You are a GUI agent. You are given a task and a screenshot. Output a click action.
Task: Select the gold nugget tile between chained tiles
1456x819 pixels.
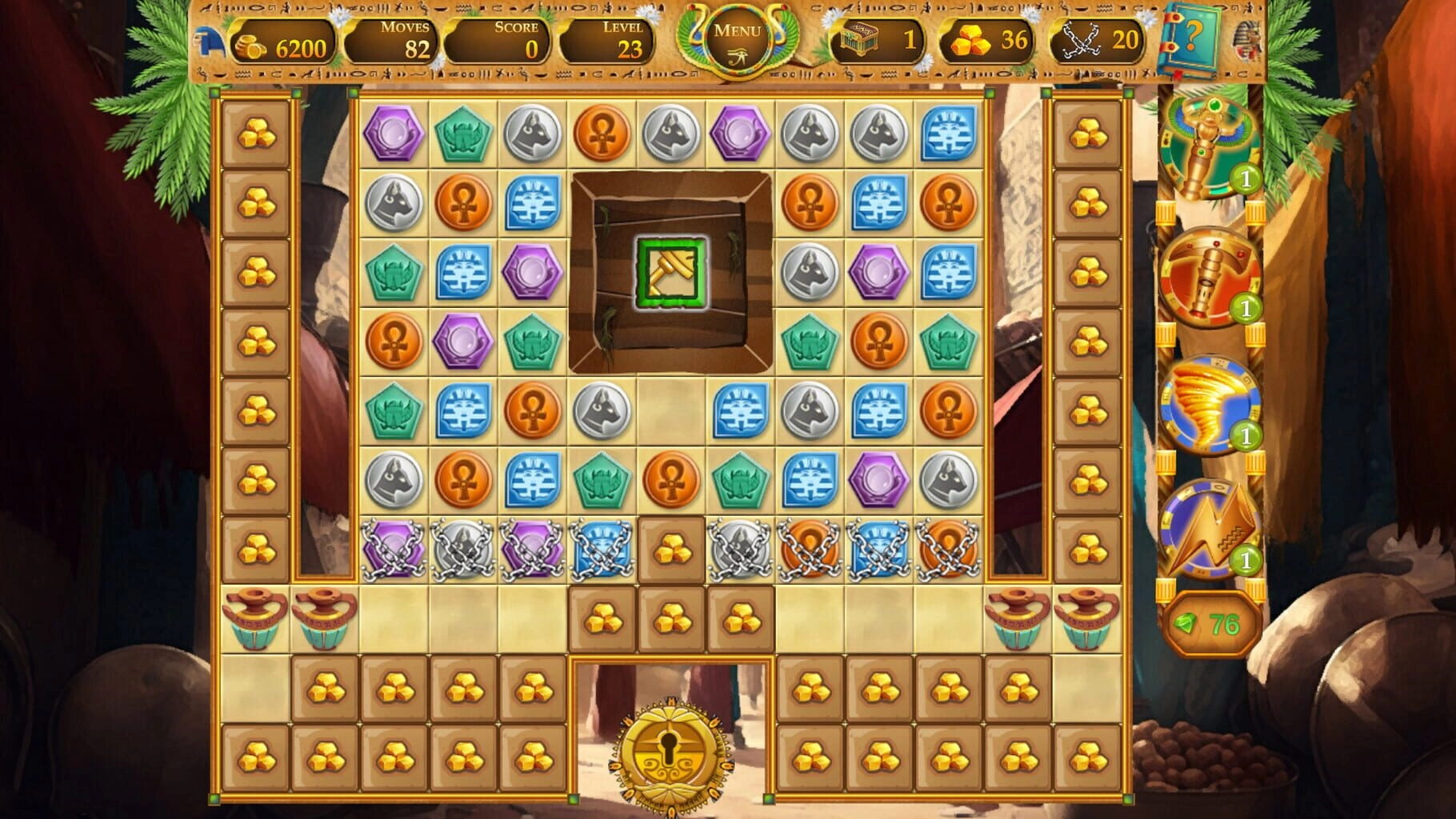(671, 550)
